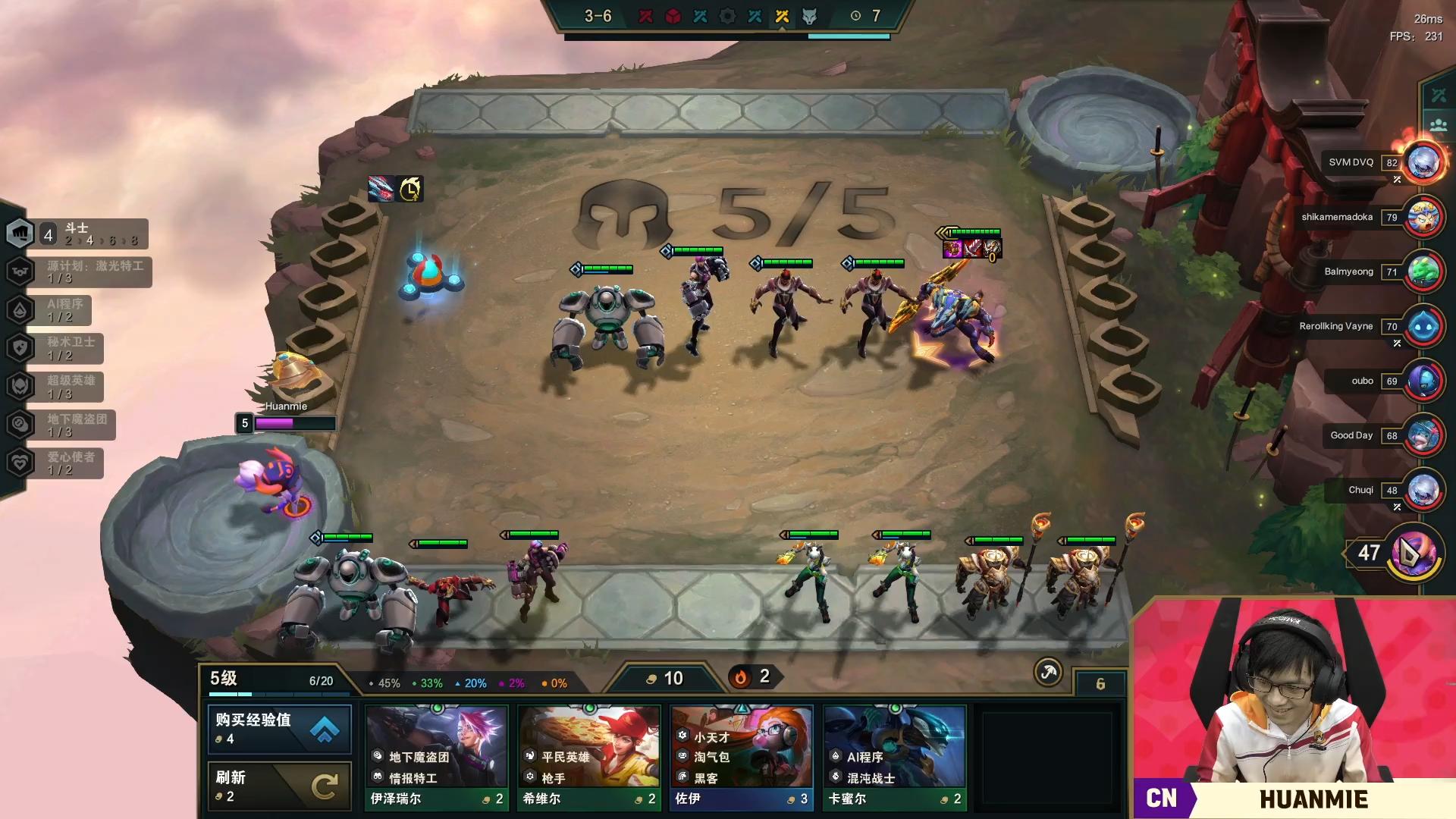The image size is (1456, 819).
Task: Buy the 伊泽瑞尔 champion card
Action: pyautogui.click(x=437, y=757)
